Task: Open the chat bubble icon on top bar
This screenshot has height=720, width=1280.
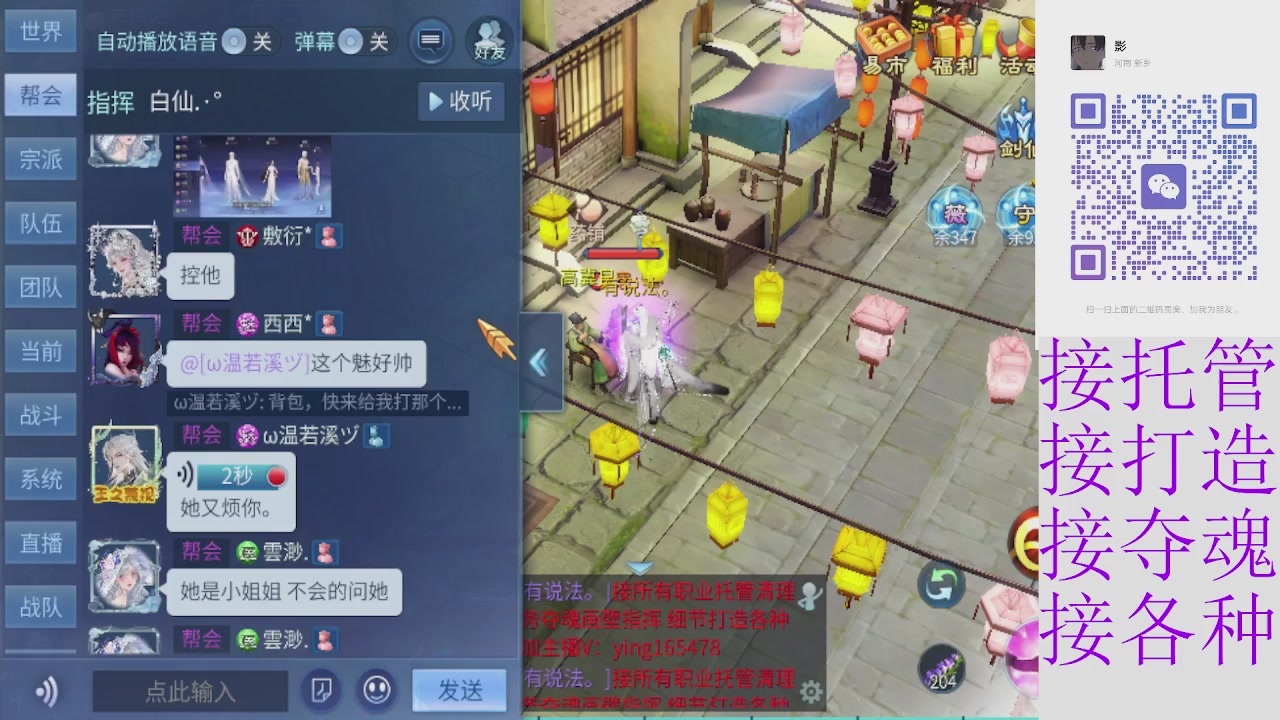Action: coord(431,41)
